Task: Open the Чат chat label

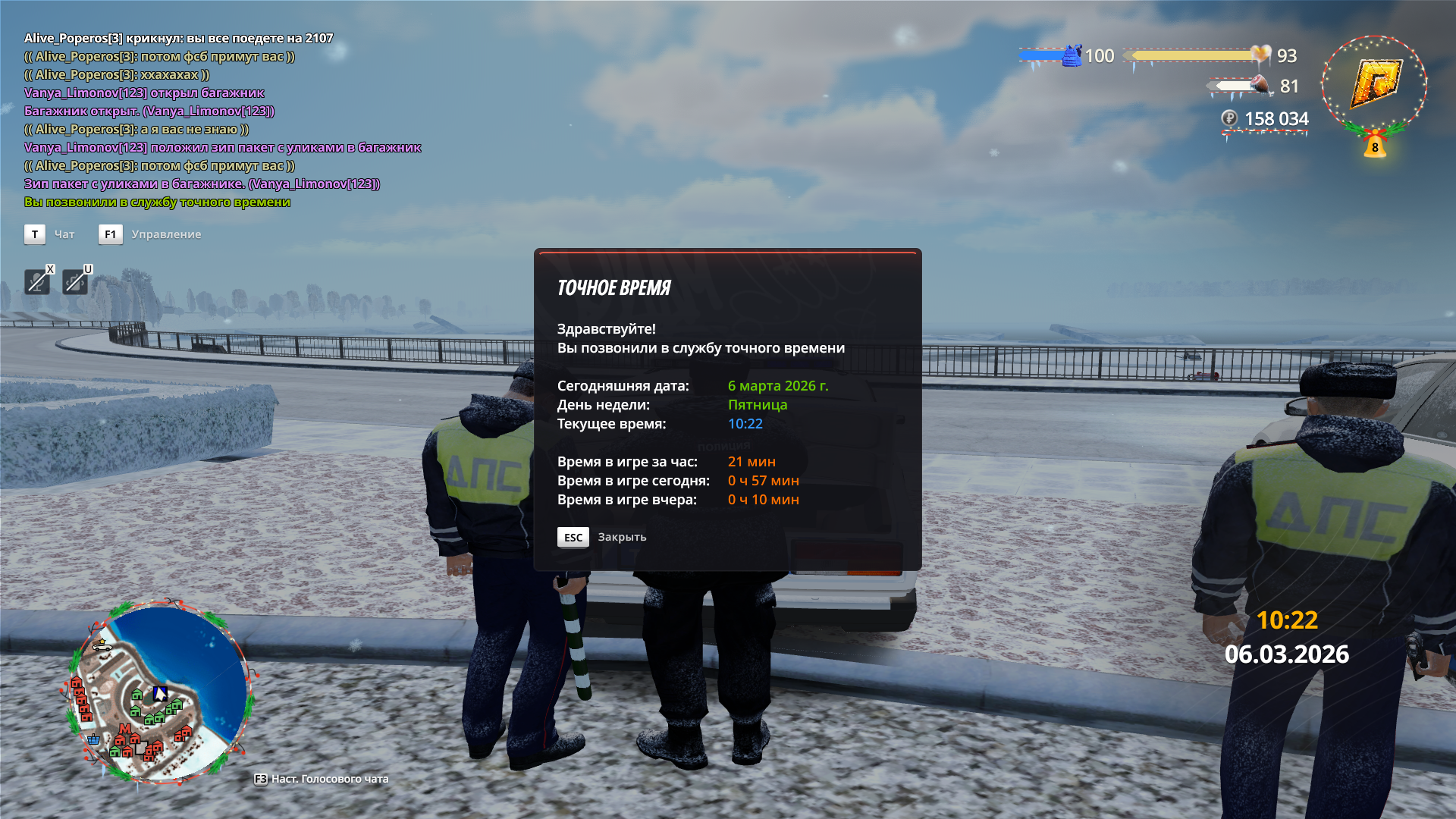Action: pos(64,234)
